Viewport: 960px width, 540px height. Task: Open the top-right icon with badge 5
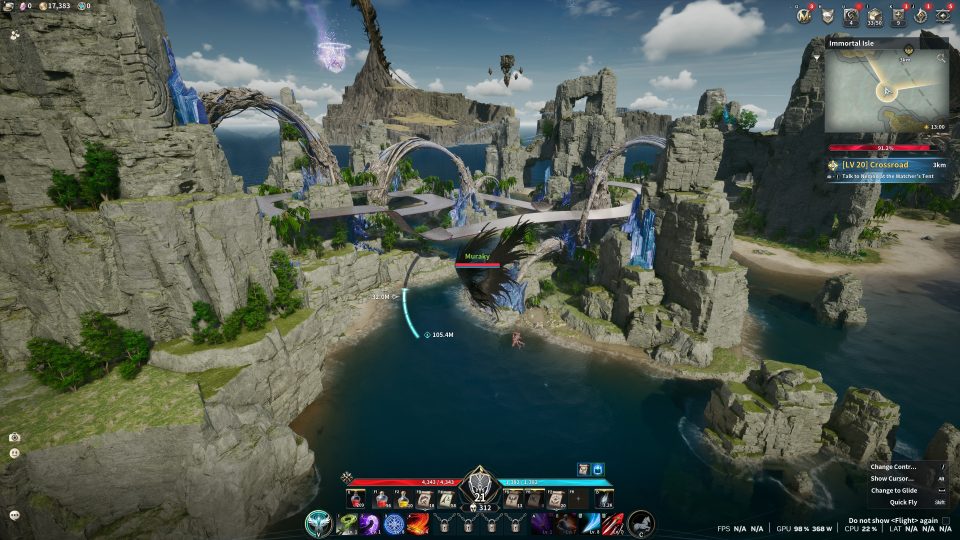[944, 15]
